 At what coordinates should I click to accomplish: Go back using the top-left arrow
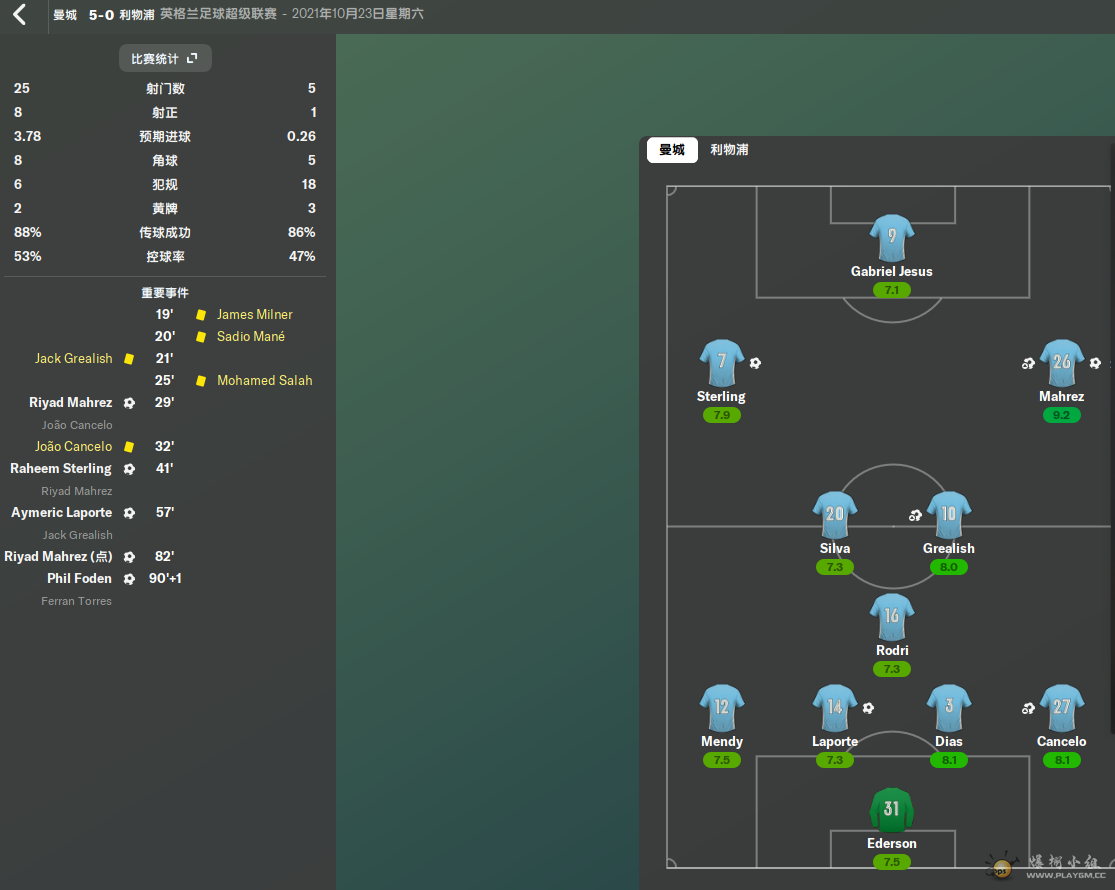tap(20, 15)
